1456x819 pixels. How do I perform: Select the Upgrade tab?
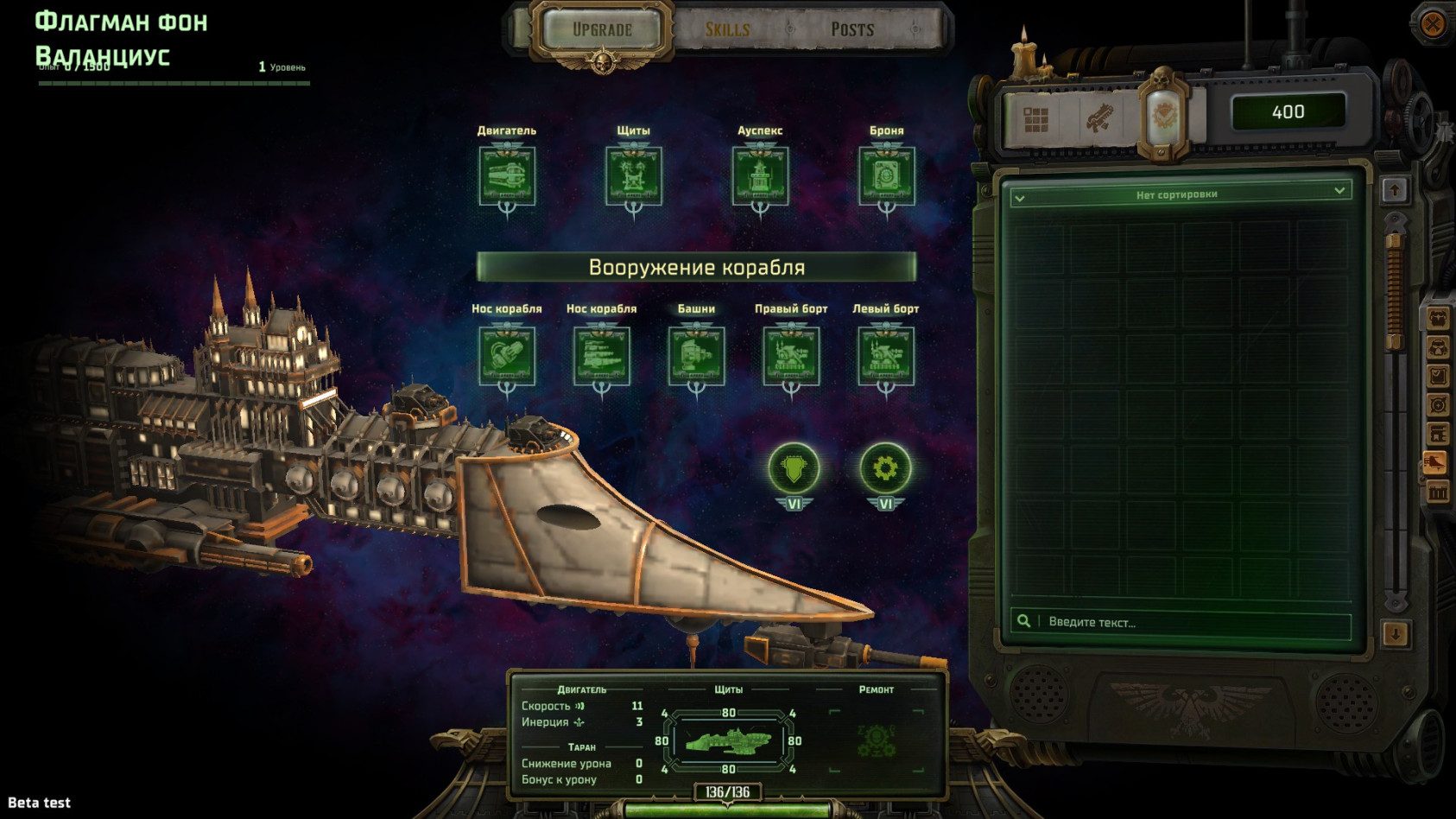pos(602,29)
